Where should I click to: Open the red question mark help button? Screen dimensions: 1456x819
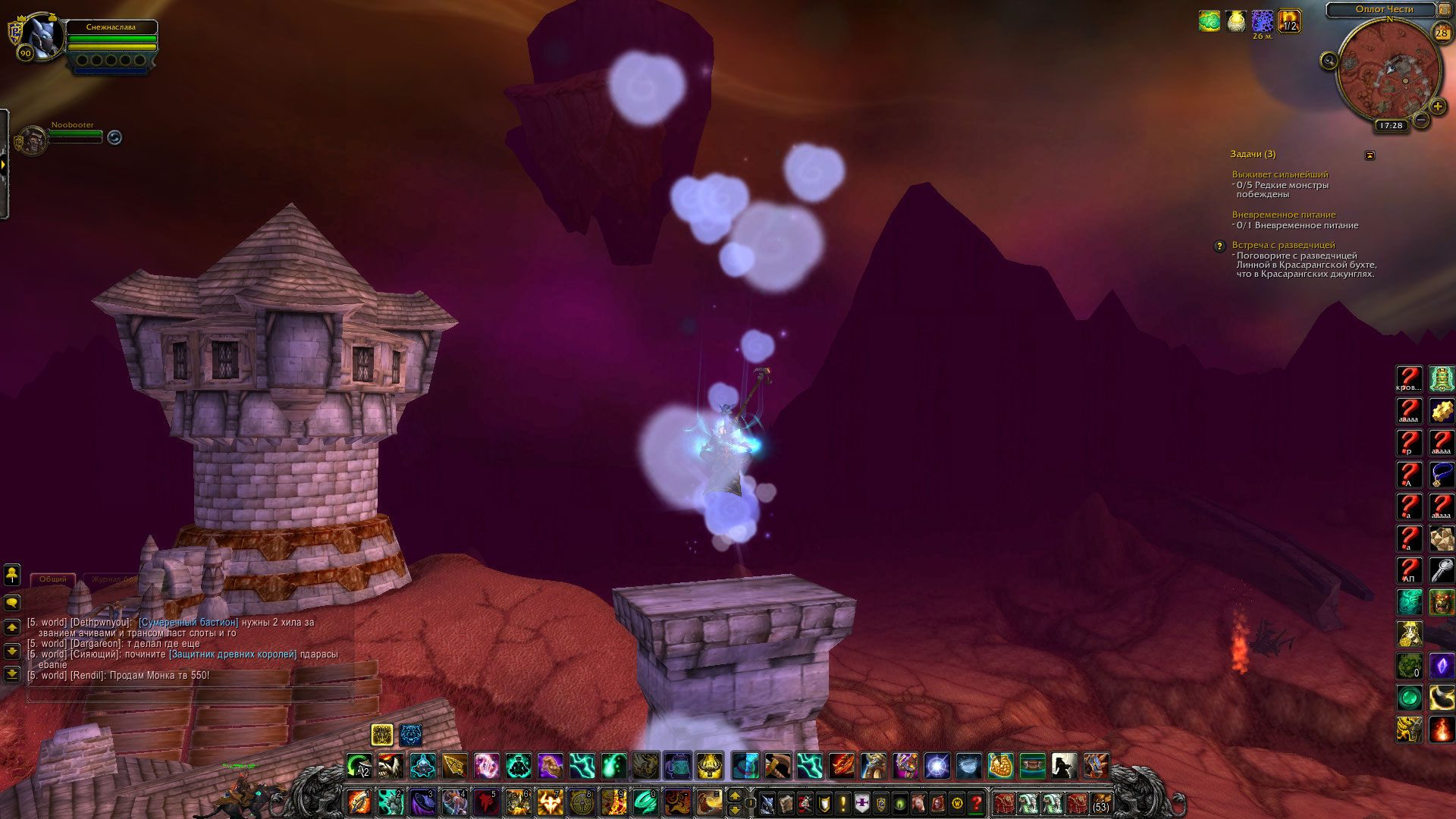pos(977,803)
